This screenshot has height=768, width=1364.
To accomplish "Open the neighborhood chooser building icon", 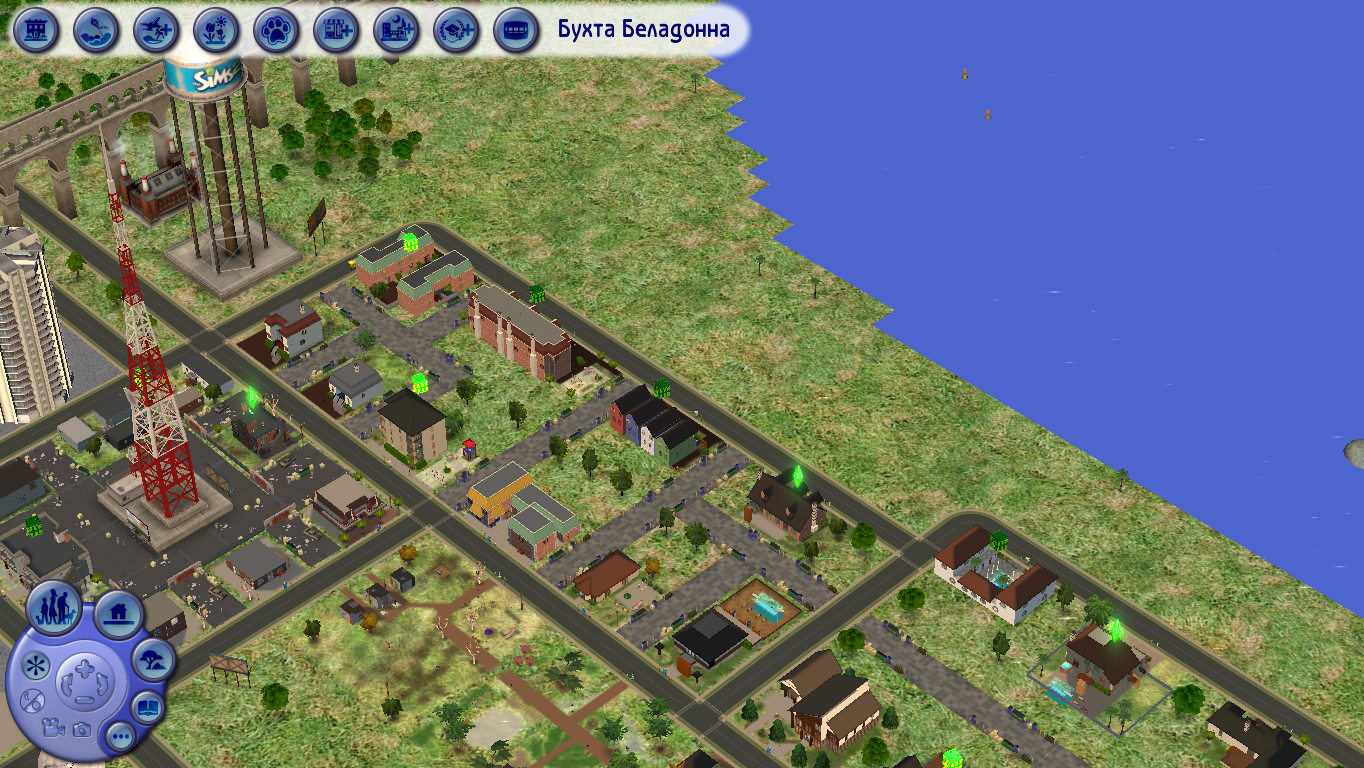I will (36, 30).
